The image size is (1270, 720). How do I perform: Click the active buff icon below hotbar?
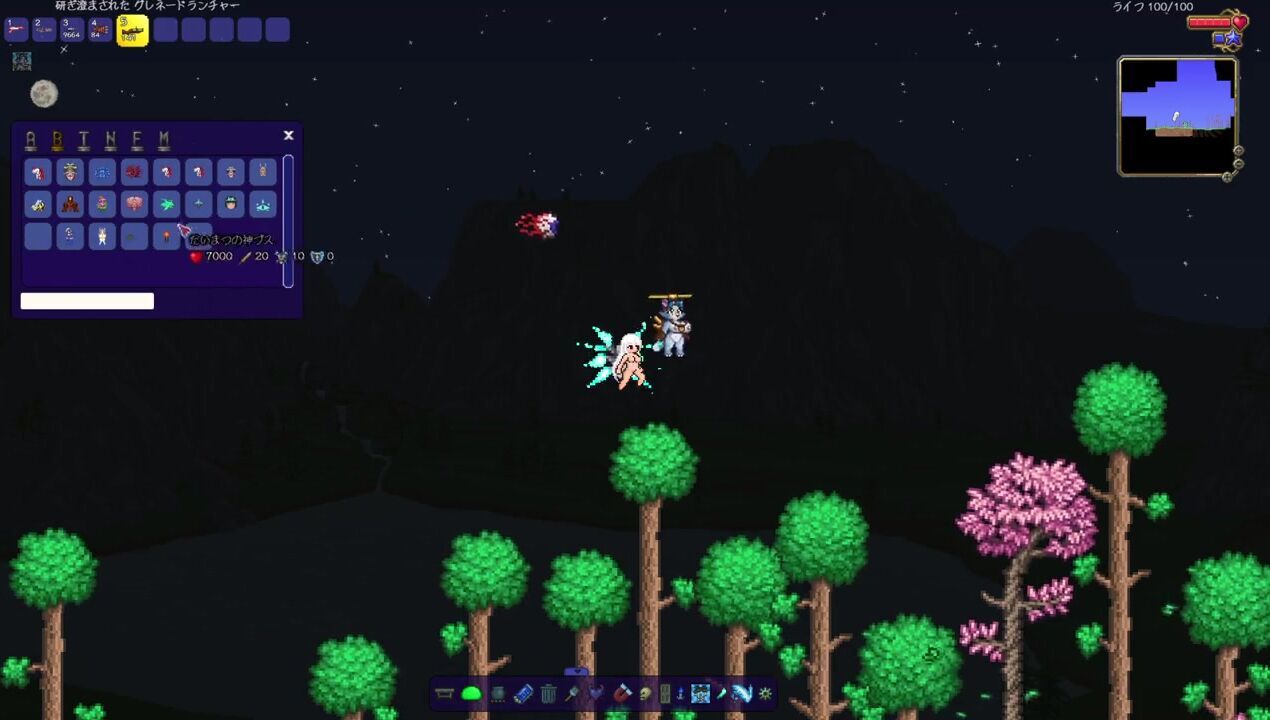(x=21, y=61)
